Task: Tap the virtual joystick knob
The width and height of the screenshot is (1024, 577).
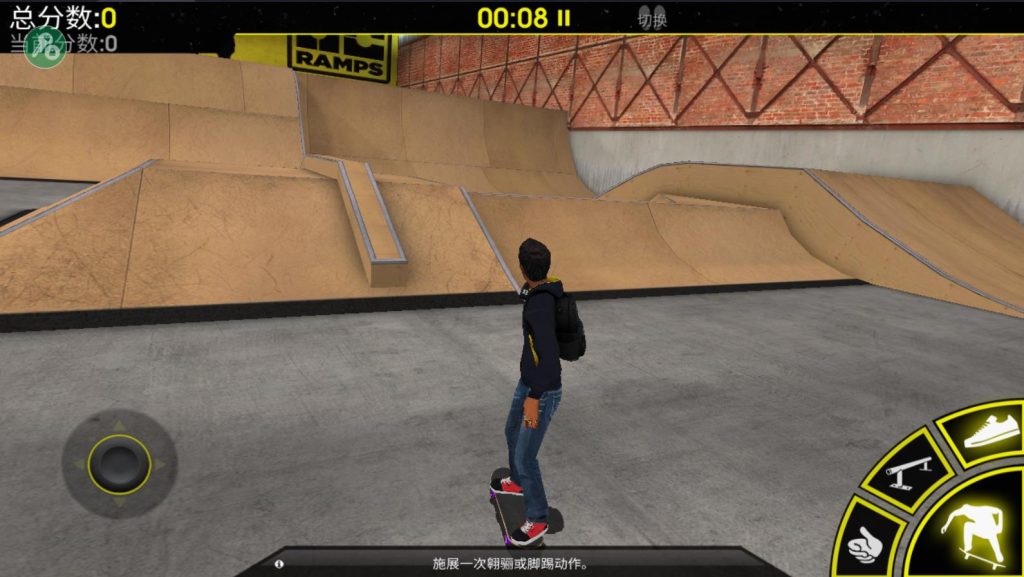Action: click(119, 462)
